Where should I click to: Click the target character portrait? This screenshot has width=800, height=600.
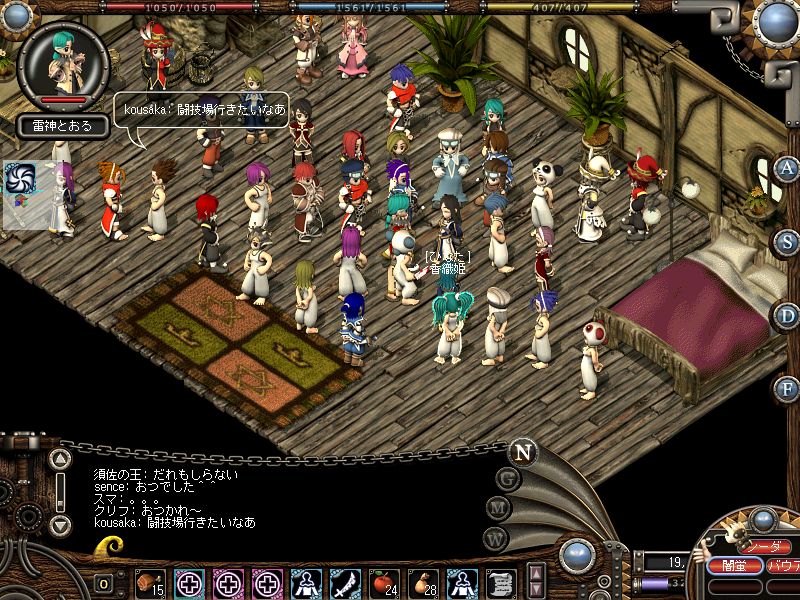coord(64,63)
